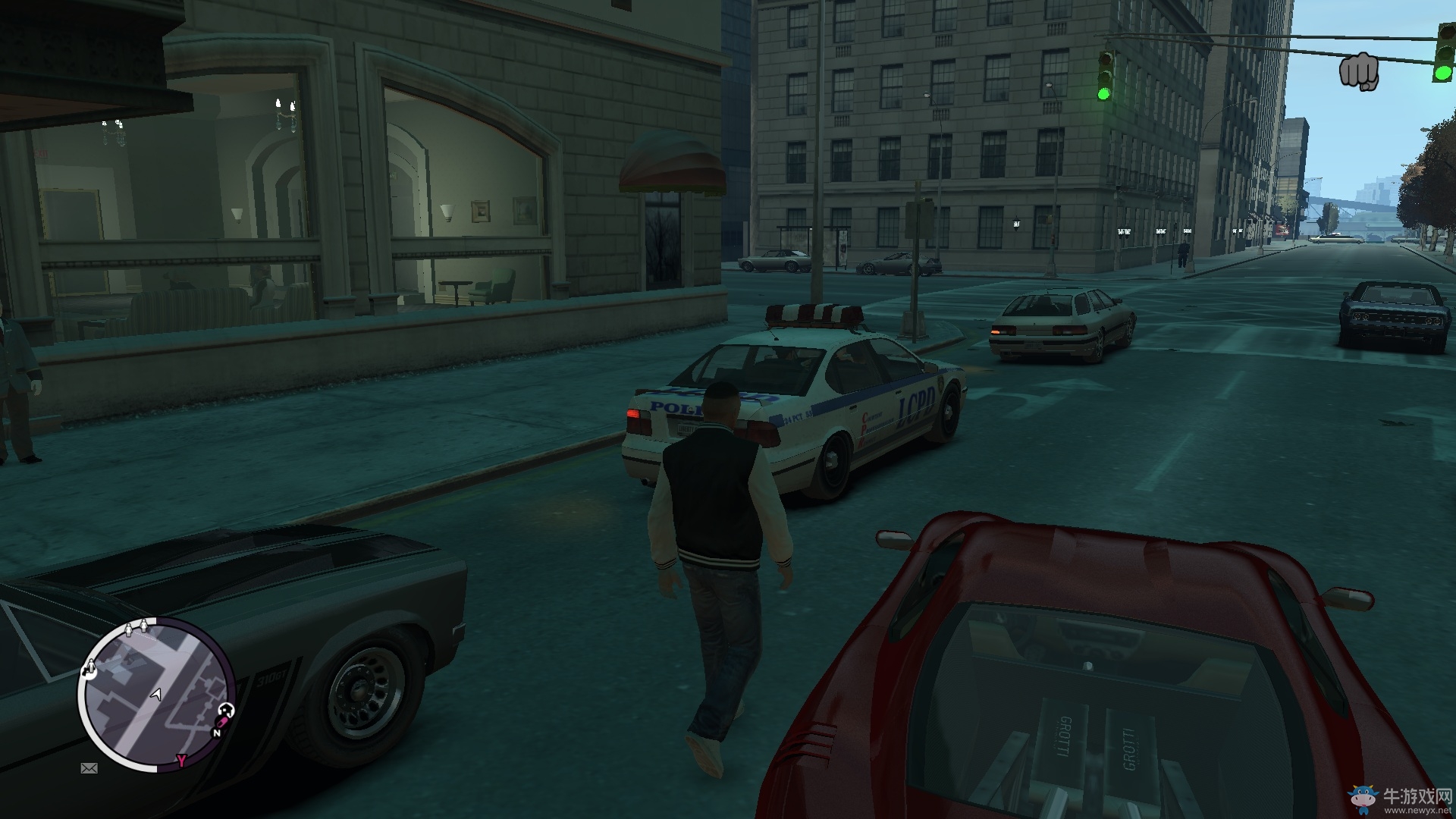Viewport: 1456px width, 819px height.
Task: Click the leftmost friend blip atop the radar
Action: coord(129,629)
